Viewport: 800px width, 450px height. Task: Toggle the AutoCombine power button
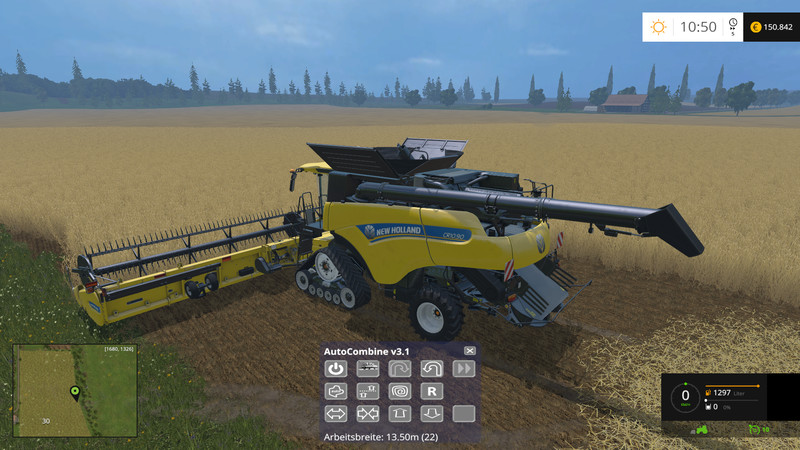[336, 369]
